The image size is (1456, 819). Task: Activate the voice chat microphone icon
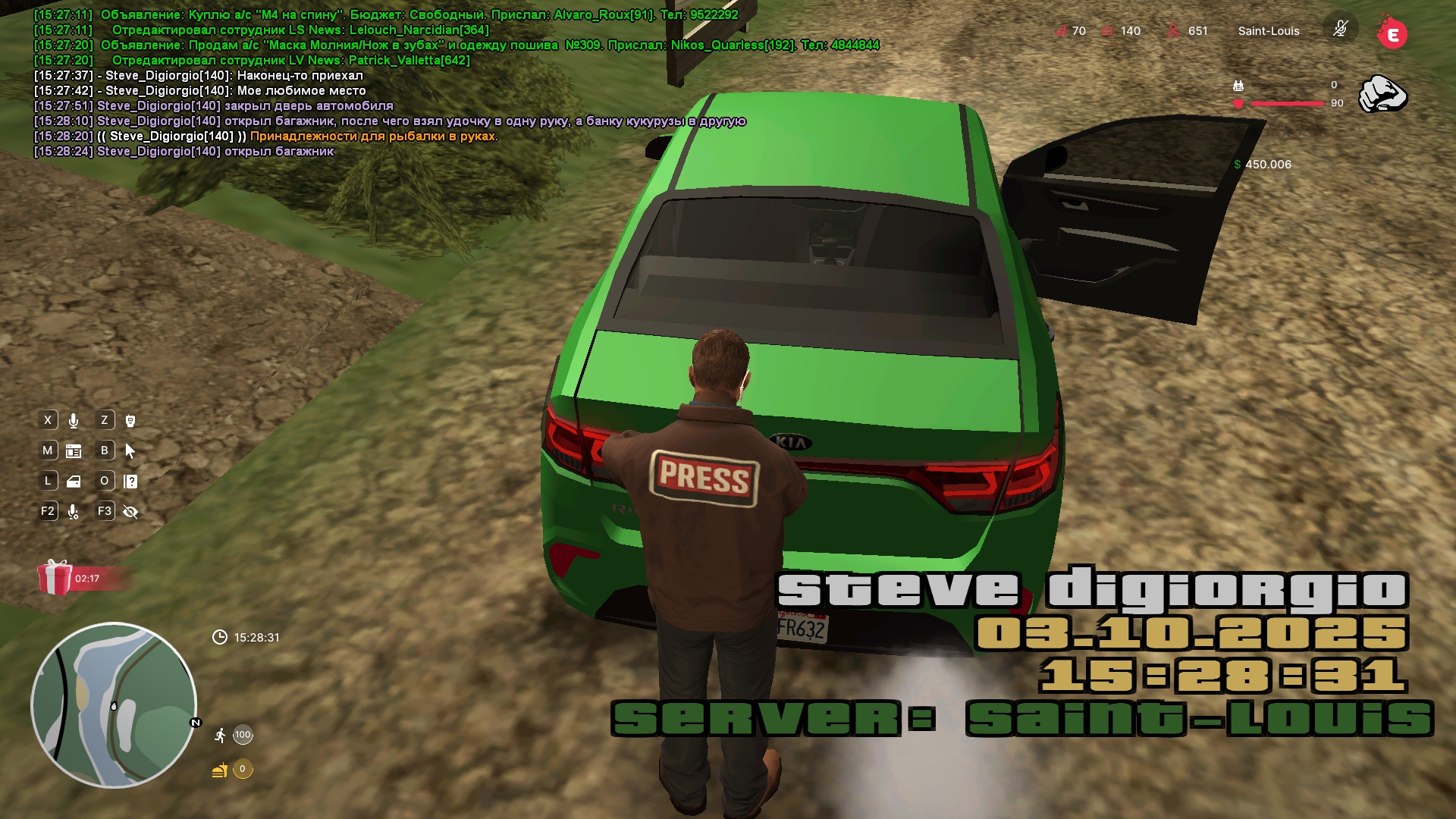pos(74,421)
